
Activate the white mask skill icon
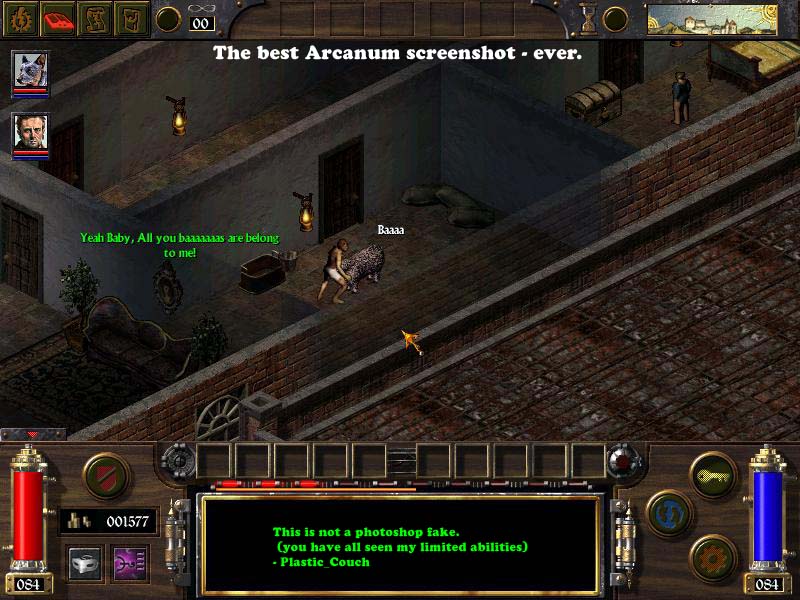(x=84, y=564)
